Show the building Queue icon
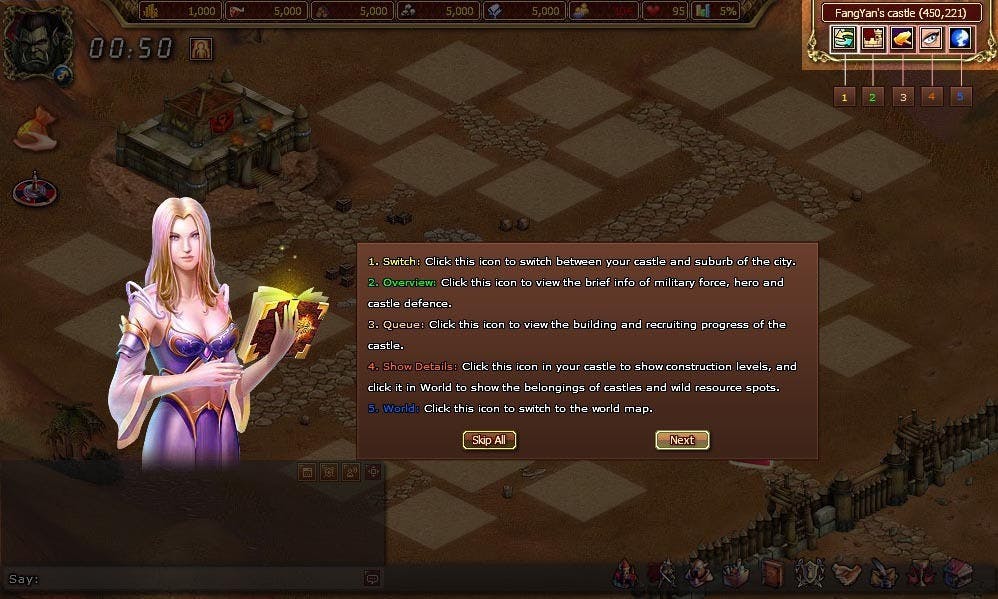The width and height of the screenshot is (998, 599). tap(903, 39)
